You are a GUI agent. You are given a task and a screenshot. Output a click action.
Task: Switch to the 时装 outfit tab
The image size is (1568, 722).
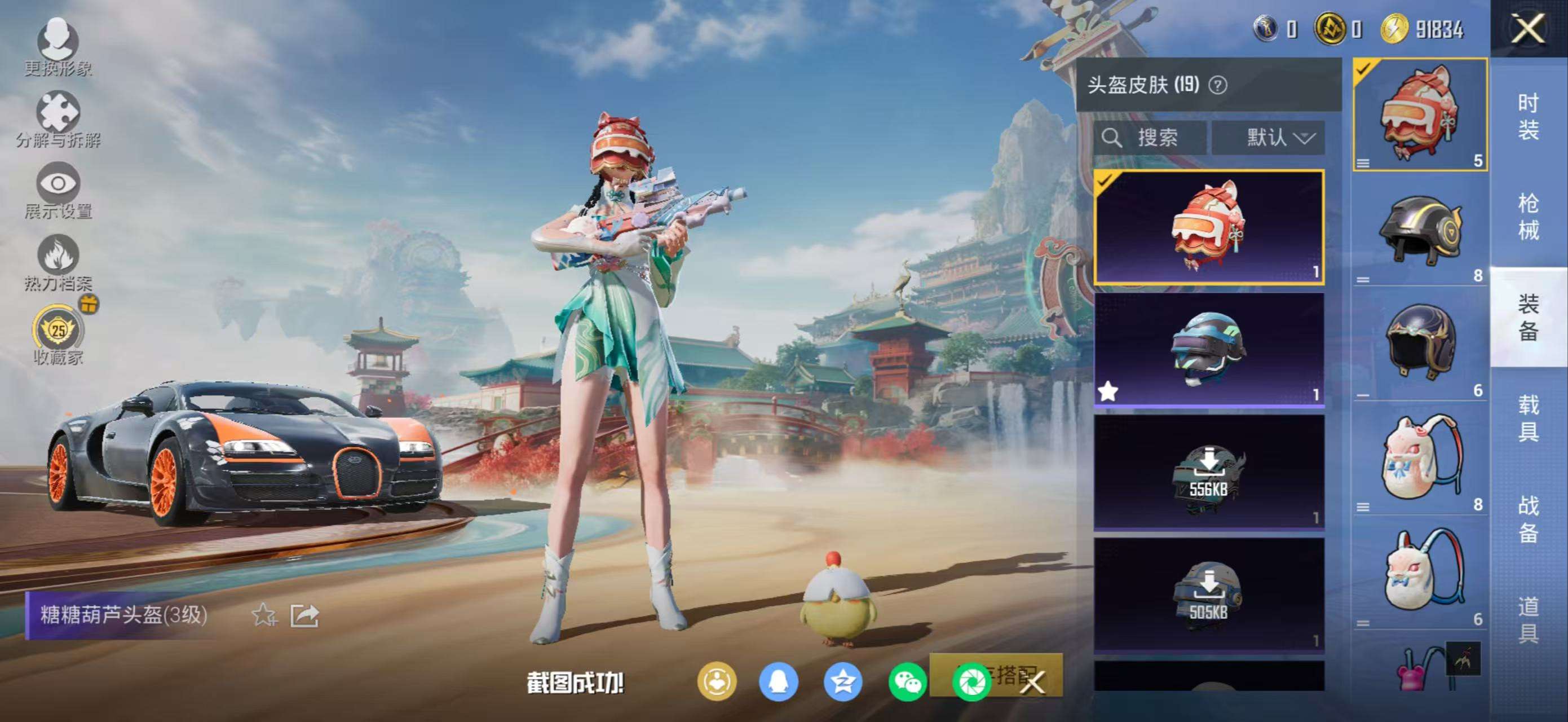coord(1528,117)
